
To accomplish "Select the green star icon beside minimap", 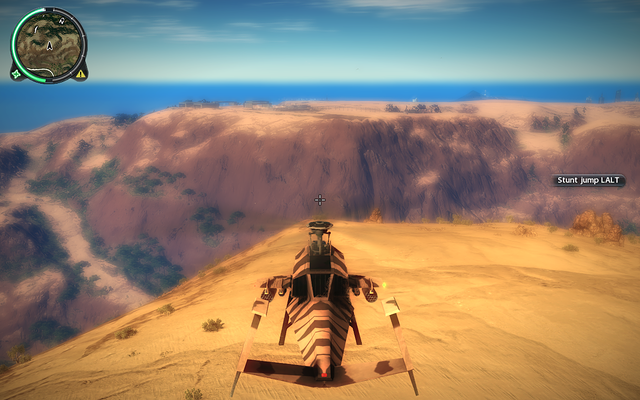I will (x=17, y=73).
